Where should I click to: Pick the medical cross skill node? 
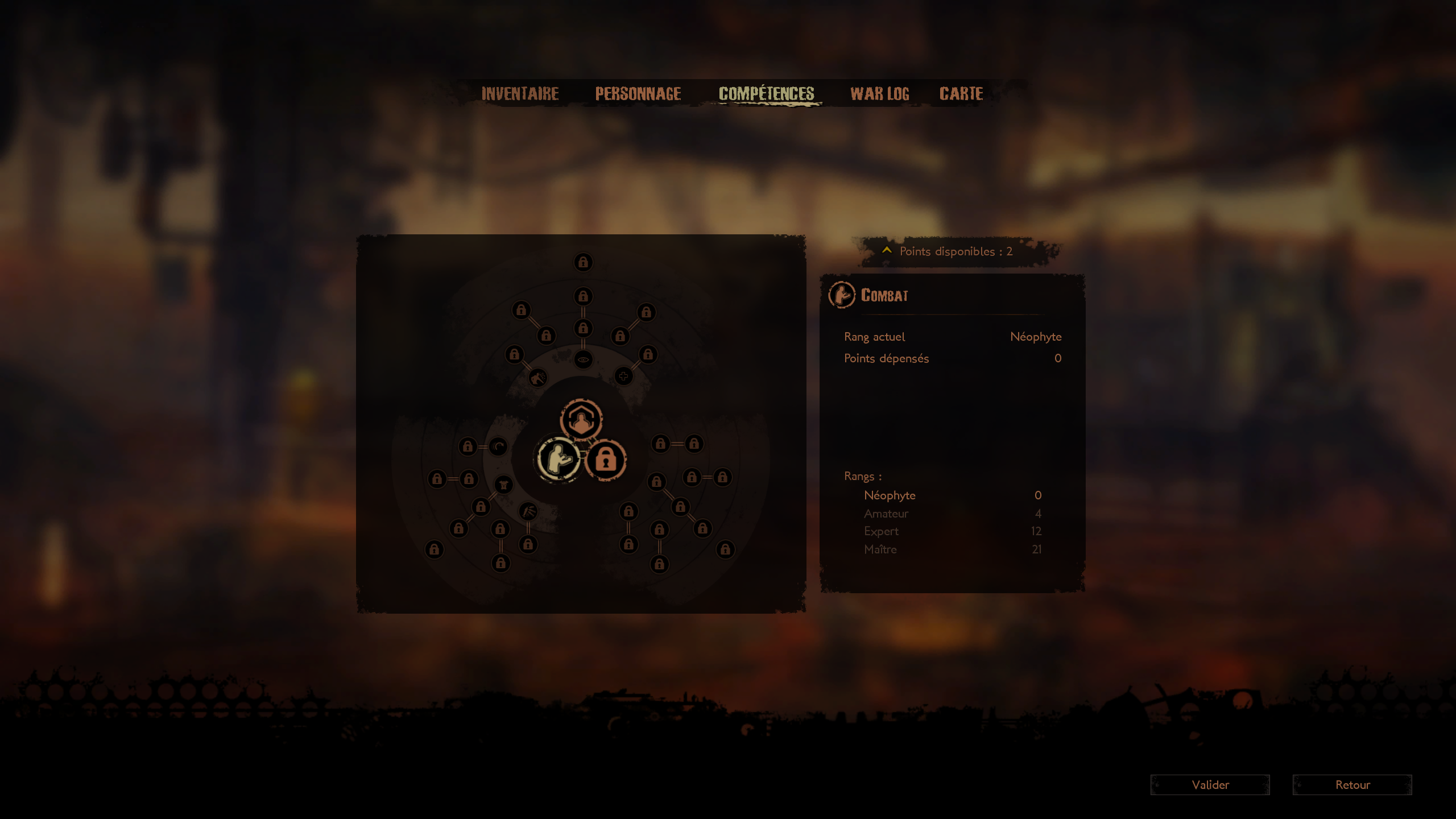[623, 376]
